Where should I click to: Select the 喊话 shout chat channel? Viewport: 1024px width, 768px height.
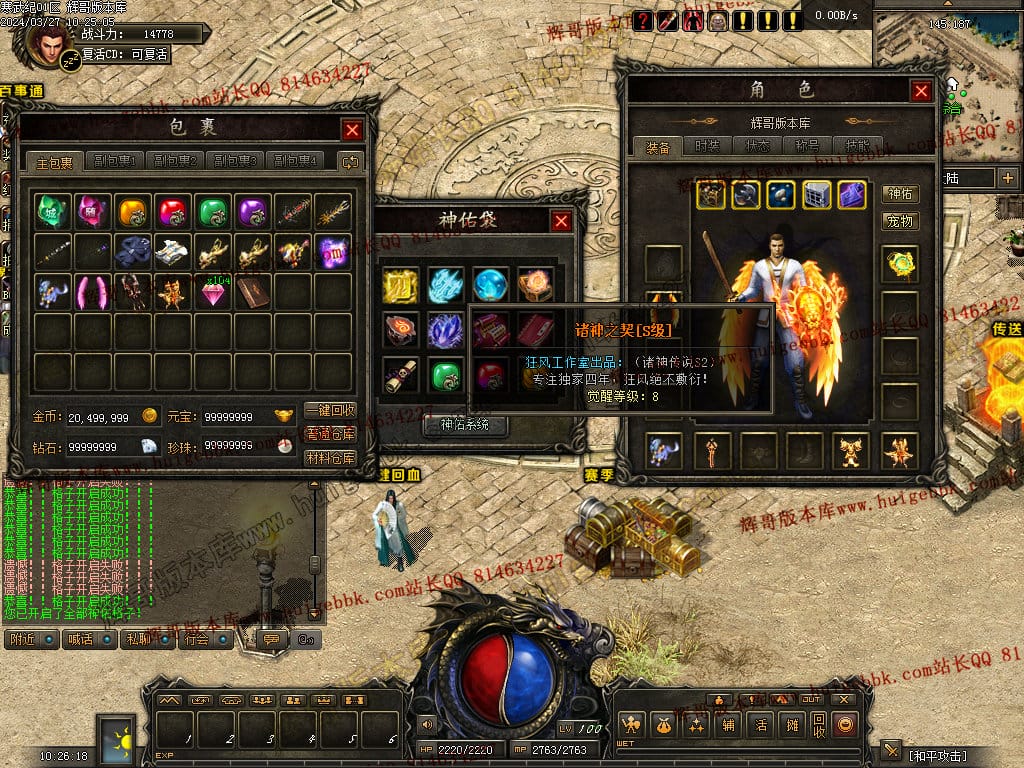tap(88, 638)
